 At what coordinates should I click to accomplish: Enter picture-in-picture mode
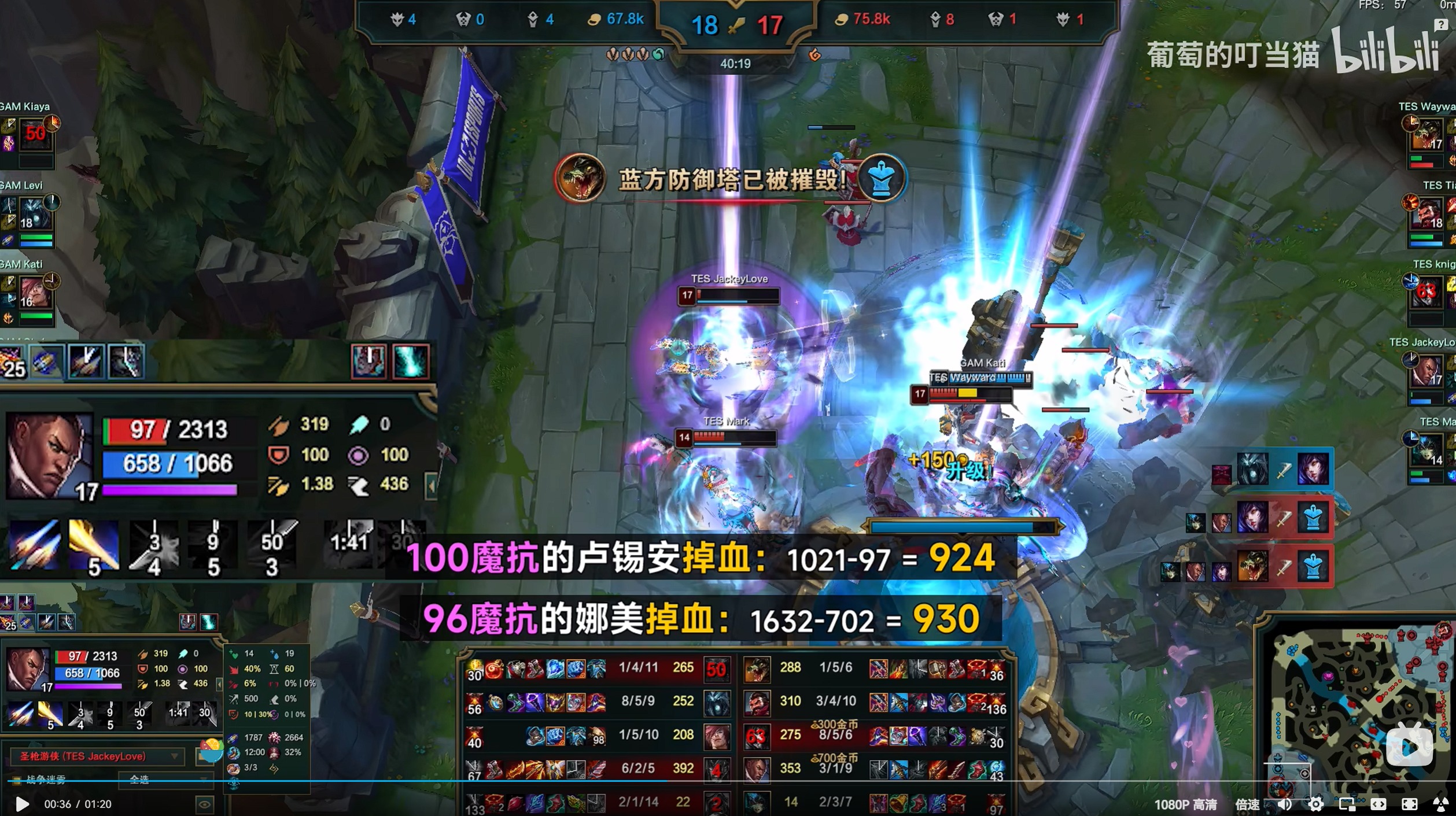click(1348, 804)
